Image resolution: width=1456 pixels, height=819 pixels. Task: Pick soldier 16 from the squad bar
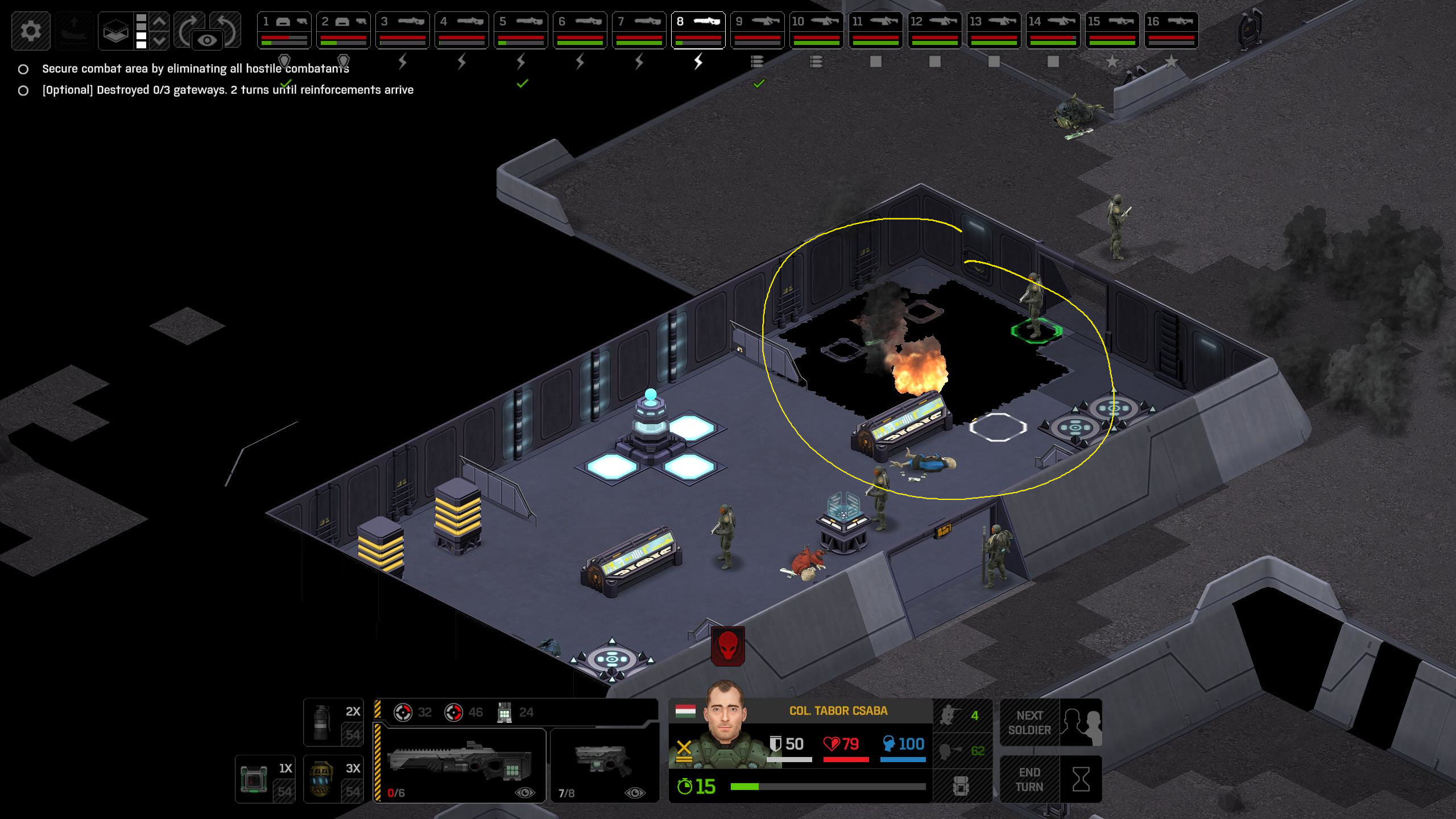[1171, 30]
